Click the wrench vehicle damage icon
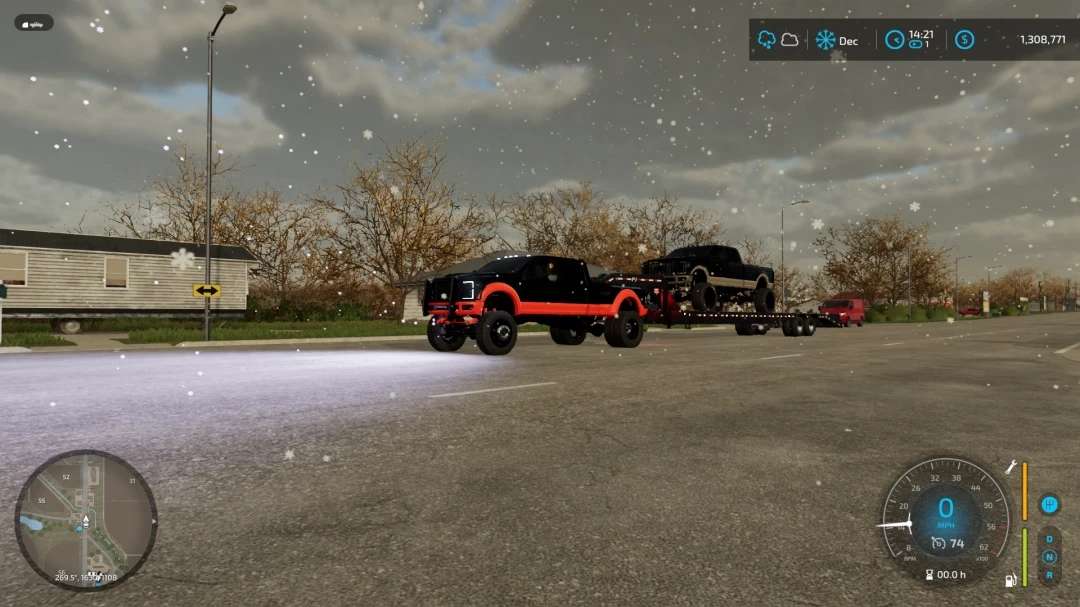The width and height of the screenshot is (1080, 607). pyautogui.click(x=1011, y=467)
